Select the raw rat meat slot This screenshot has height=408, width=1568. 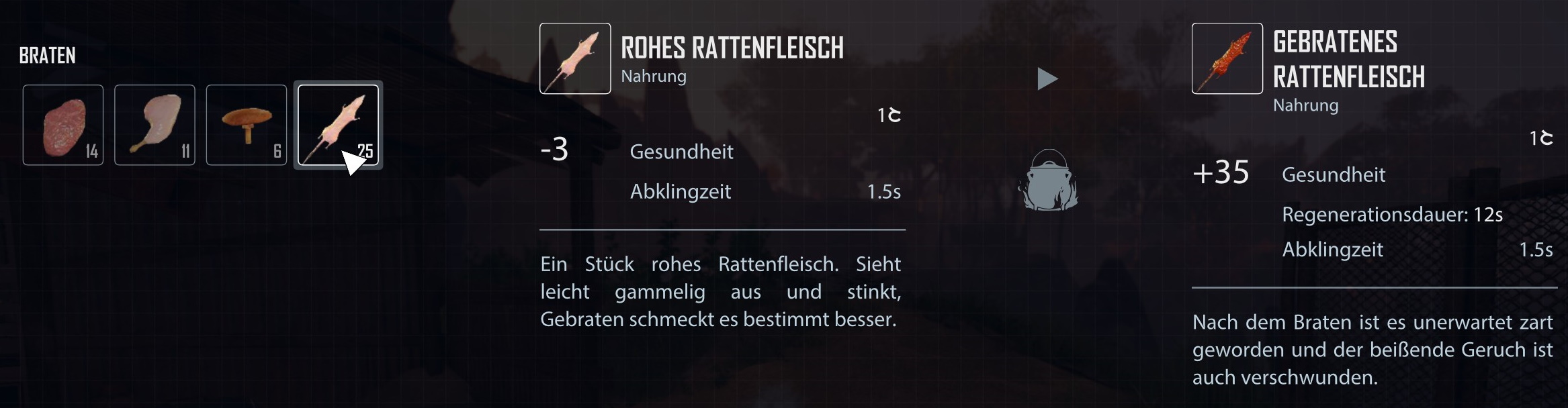(338, 125)
